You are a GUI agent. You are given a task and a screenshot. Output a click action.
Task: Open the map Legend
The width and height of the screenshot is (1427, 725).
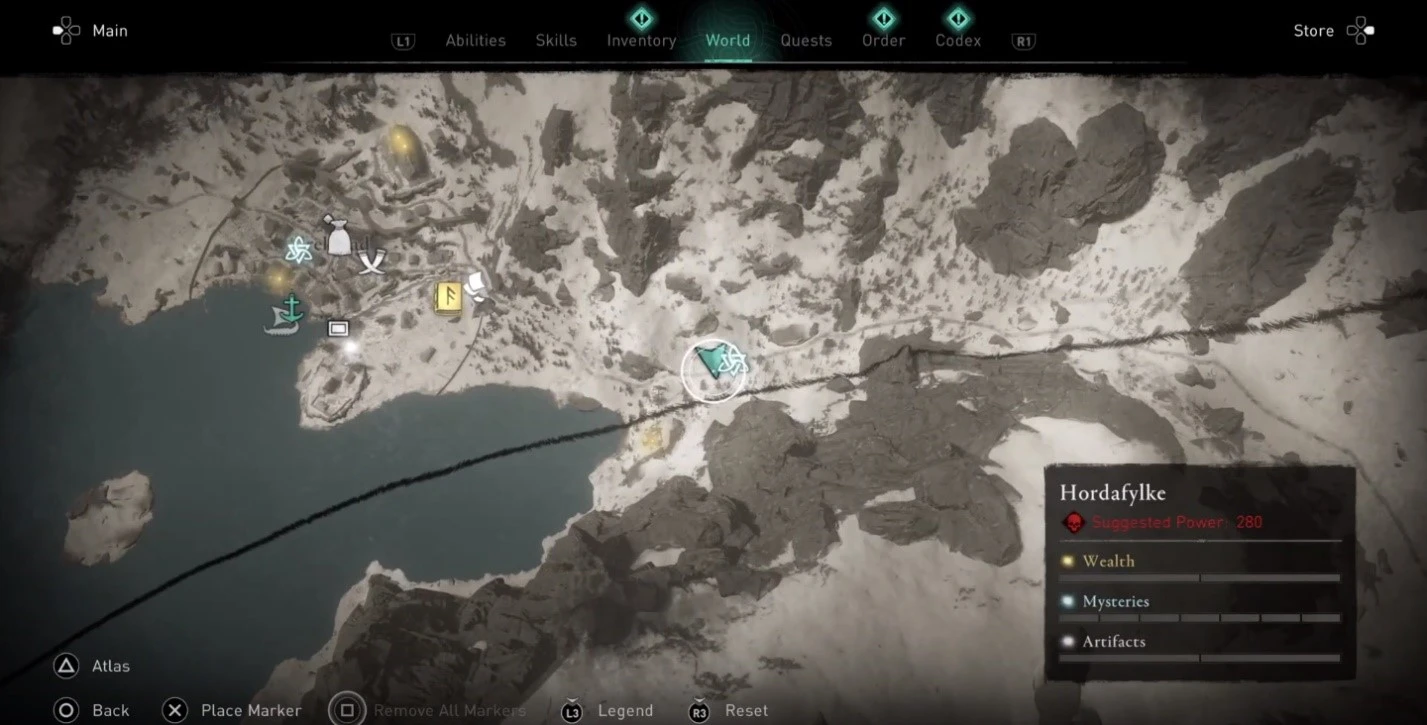point(624,710)
